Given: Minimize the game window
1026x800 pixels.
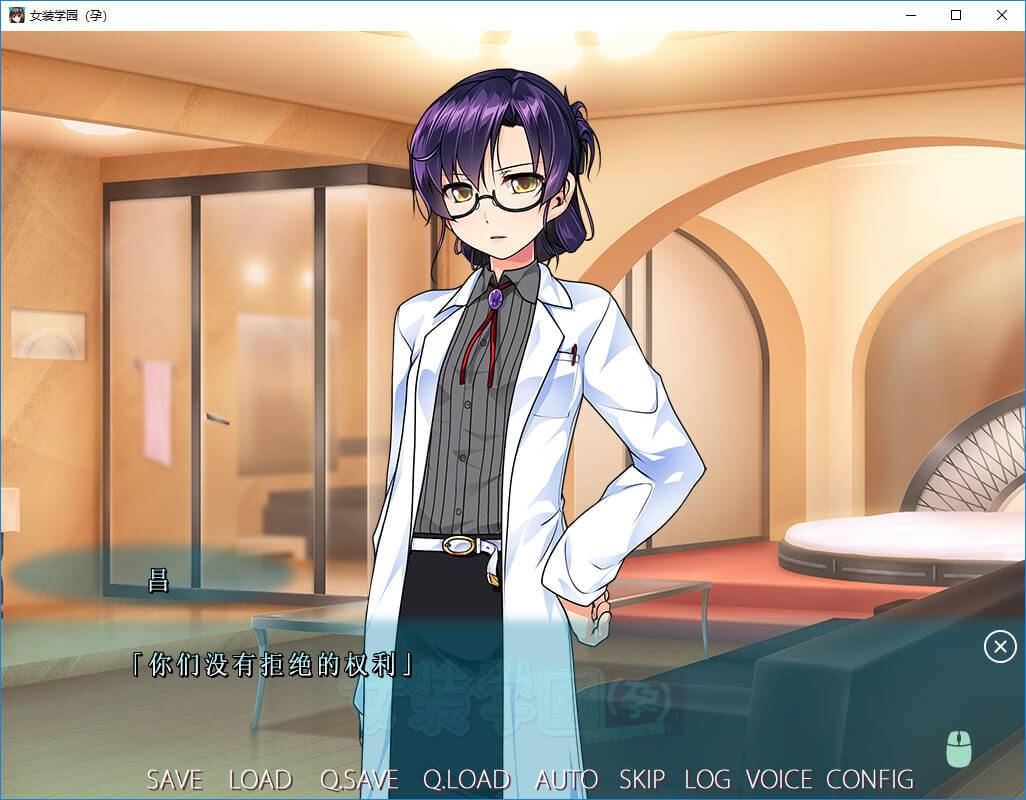Looking at the screenshot, I should [x=910, y=15].
